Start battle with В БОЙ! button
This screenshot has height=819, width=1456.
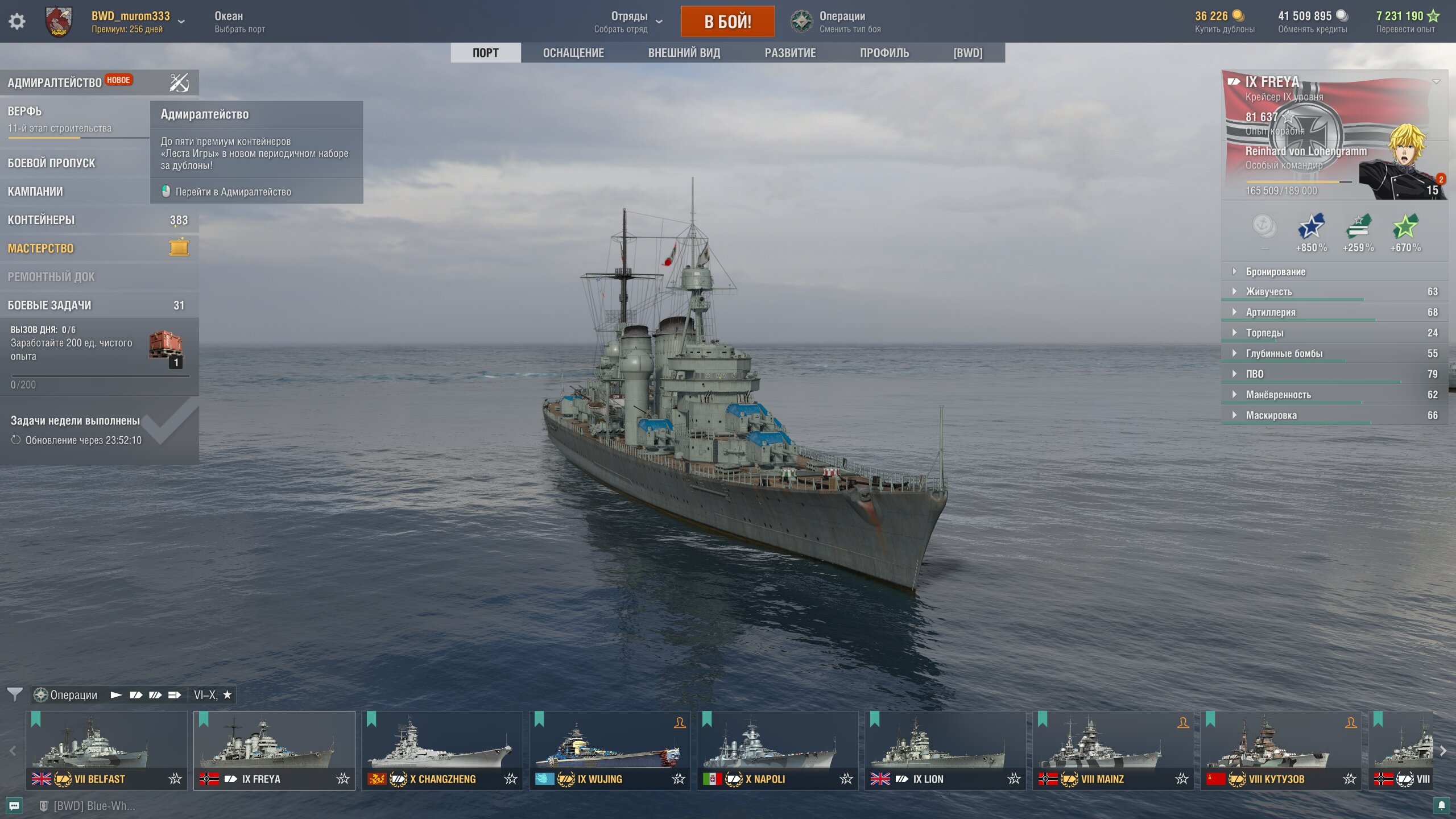coord(727,22)
